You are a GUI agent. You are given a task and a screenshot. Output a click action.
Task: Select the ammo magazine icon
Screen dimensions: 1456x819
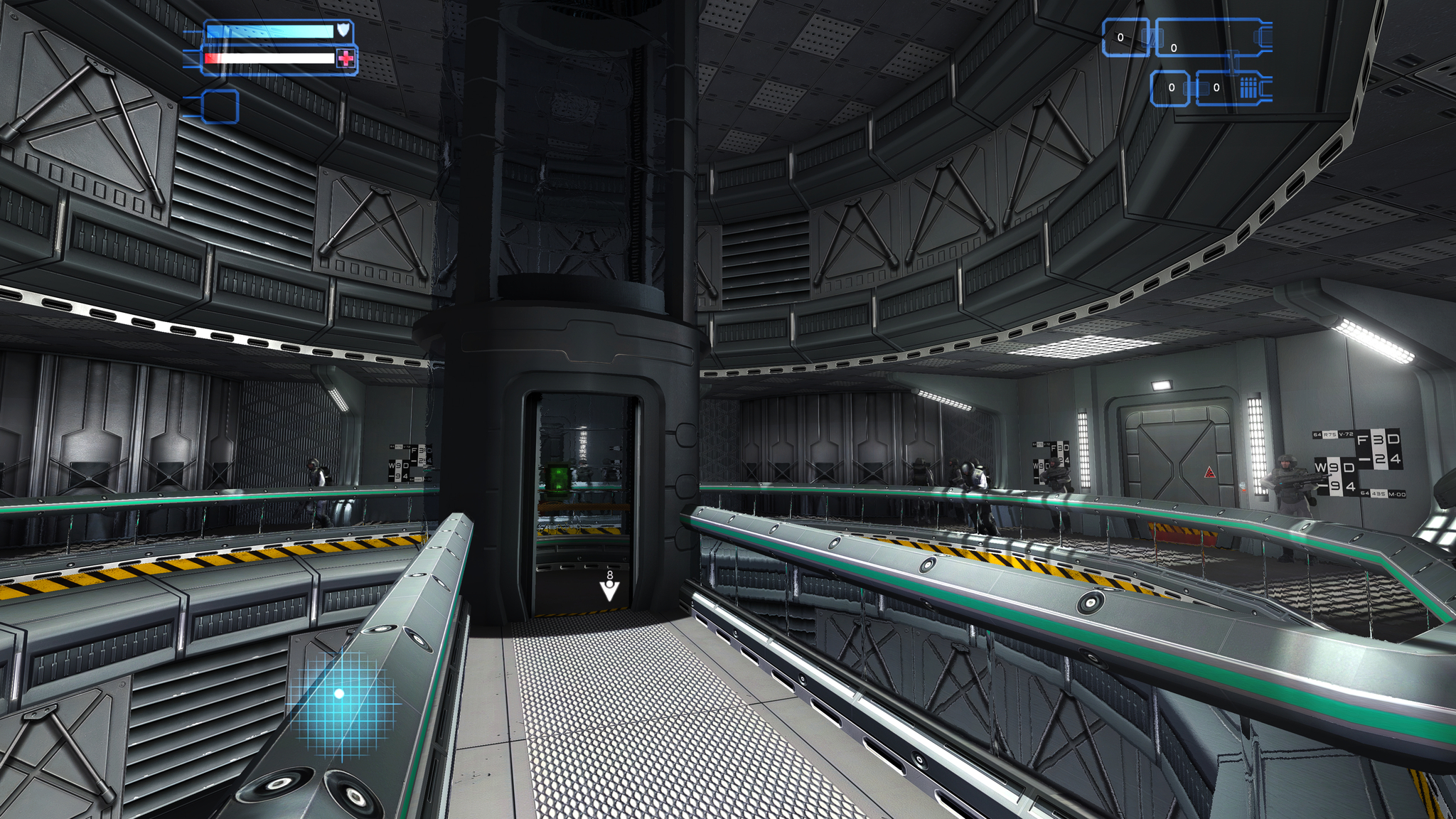click(x=1248, y=88)
